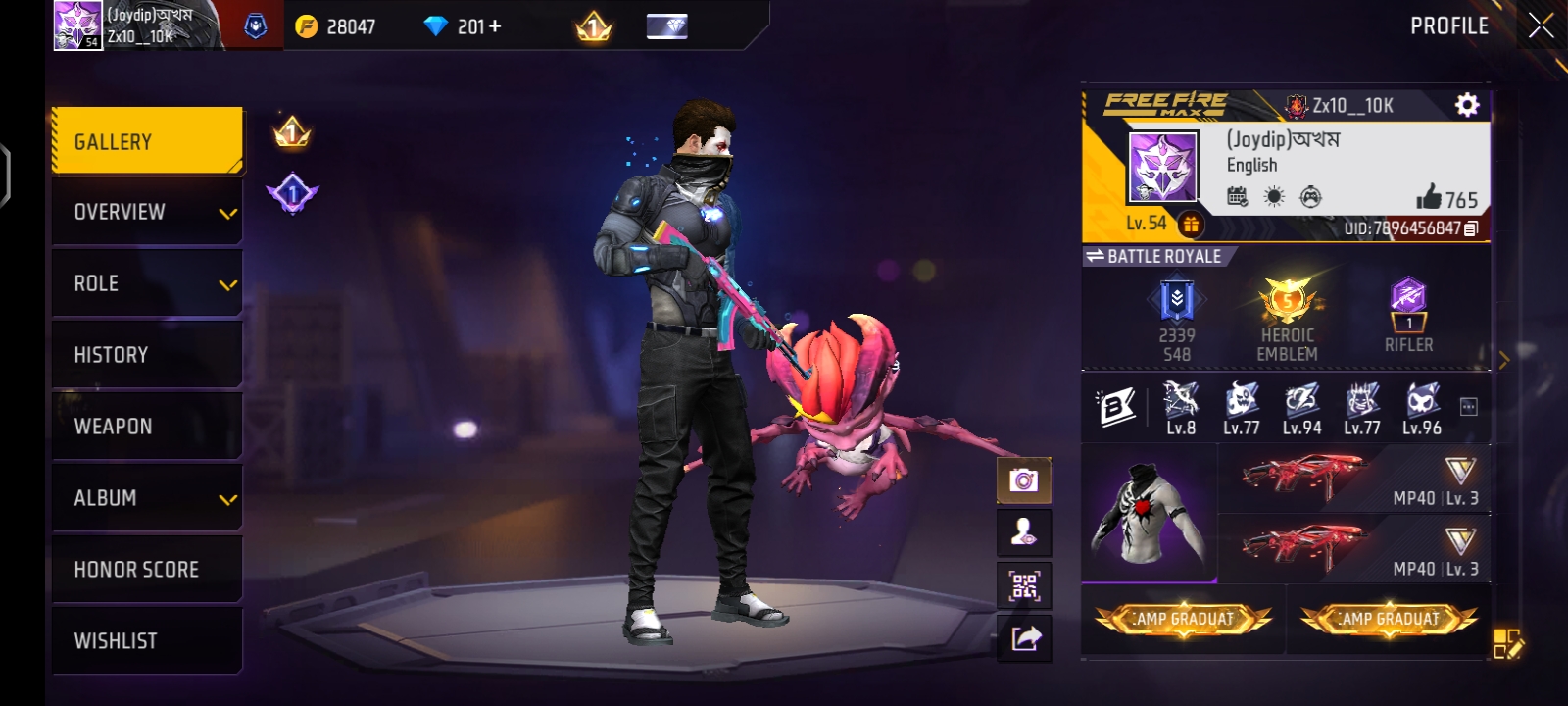Expand the ROLE section
This screenshot has width=1568, height=706.
pos(147,282)
